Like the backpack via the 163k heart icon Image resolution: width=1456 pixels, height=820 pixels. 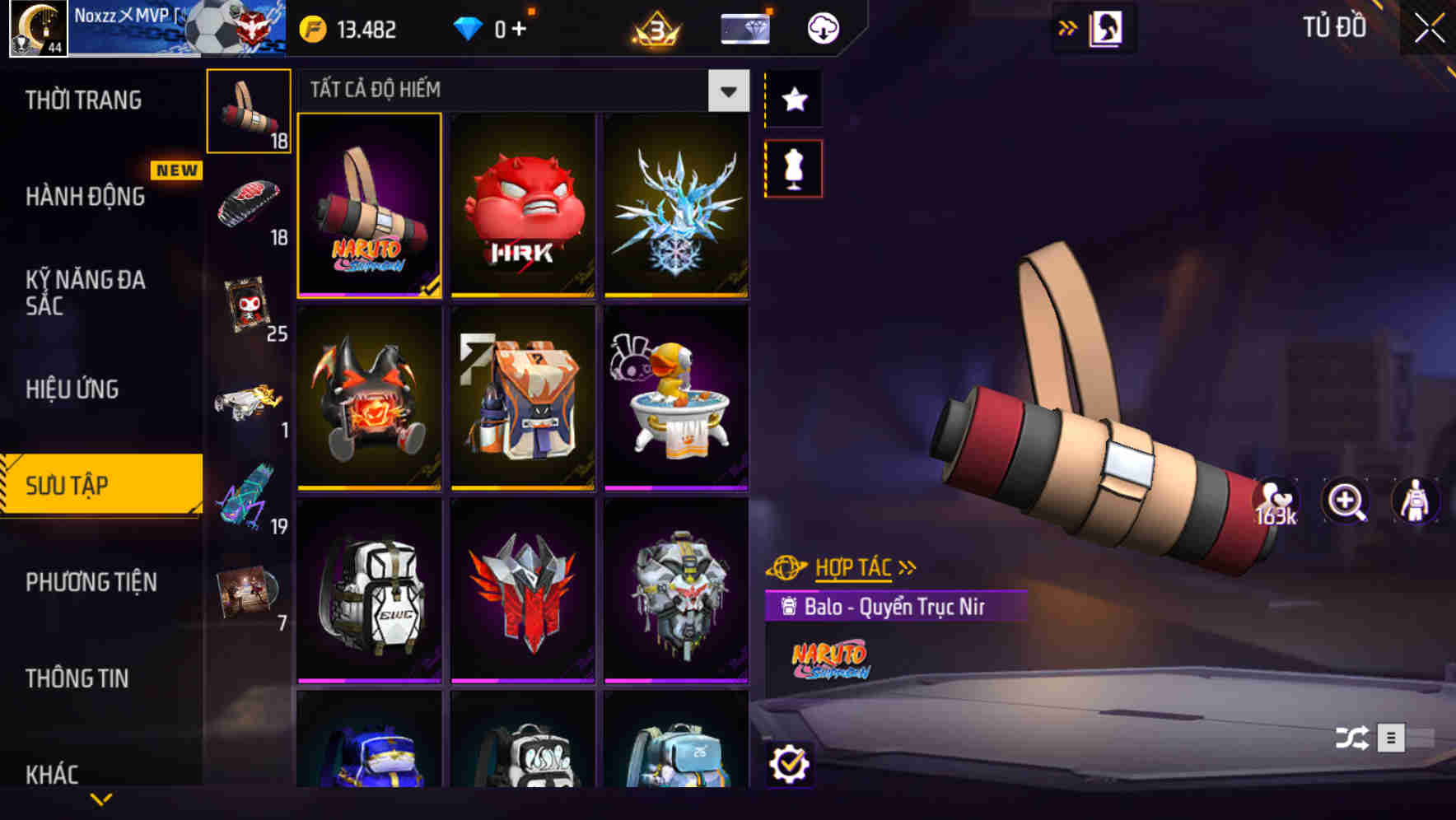1274,501
